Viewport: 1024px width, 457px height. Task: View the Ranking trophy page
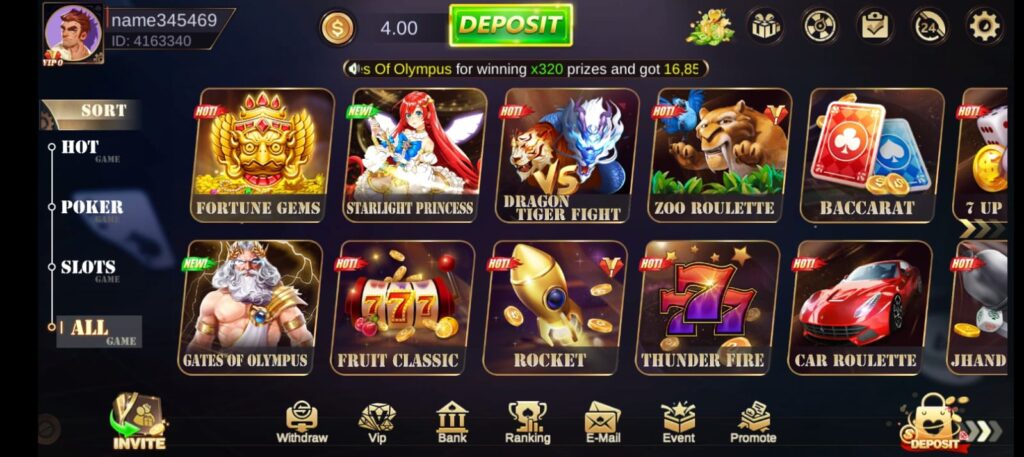(x=527, y=423)
